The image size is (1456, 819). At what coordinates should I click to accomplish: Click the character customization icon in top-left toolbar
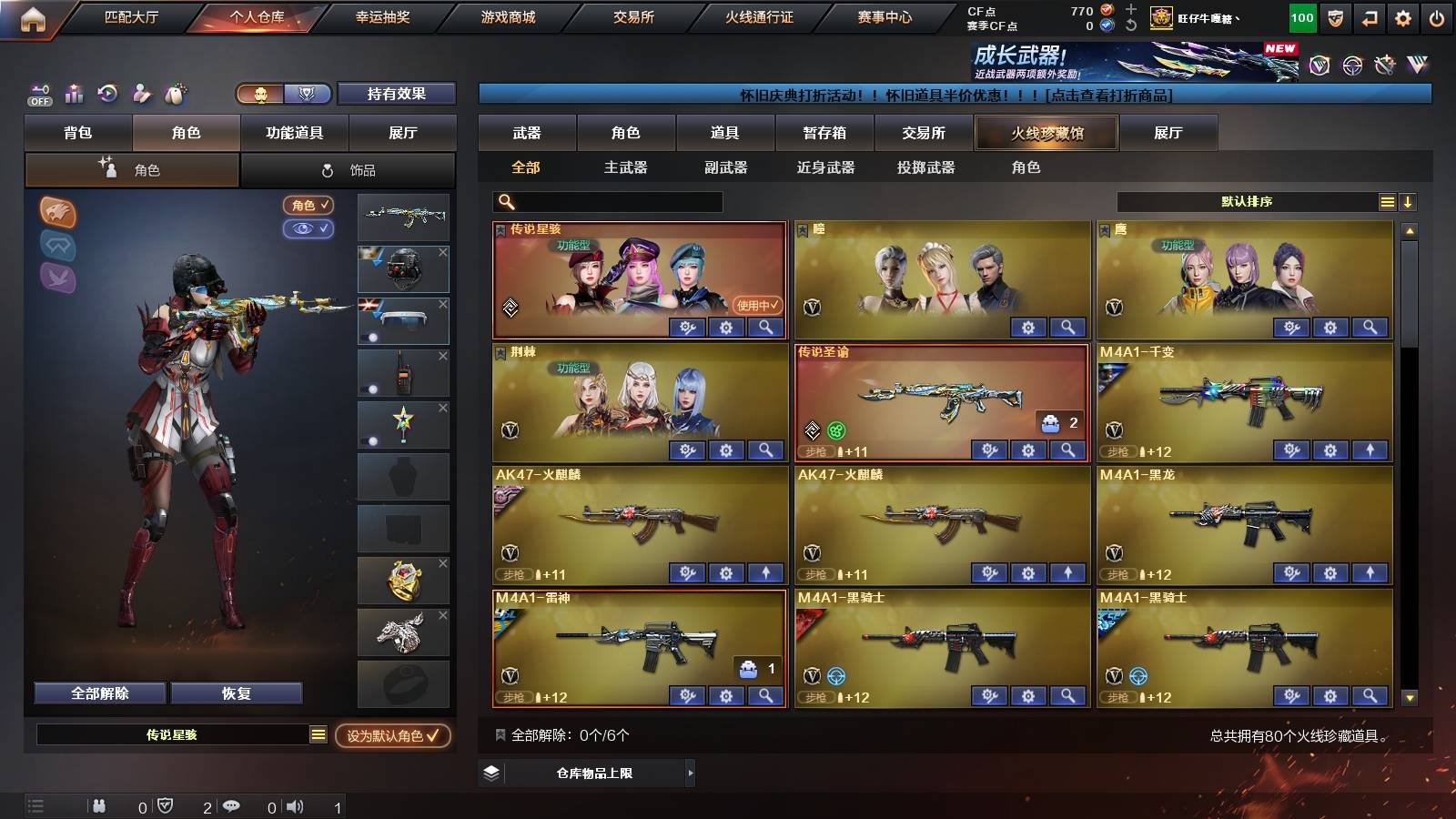(140, 93)
